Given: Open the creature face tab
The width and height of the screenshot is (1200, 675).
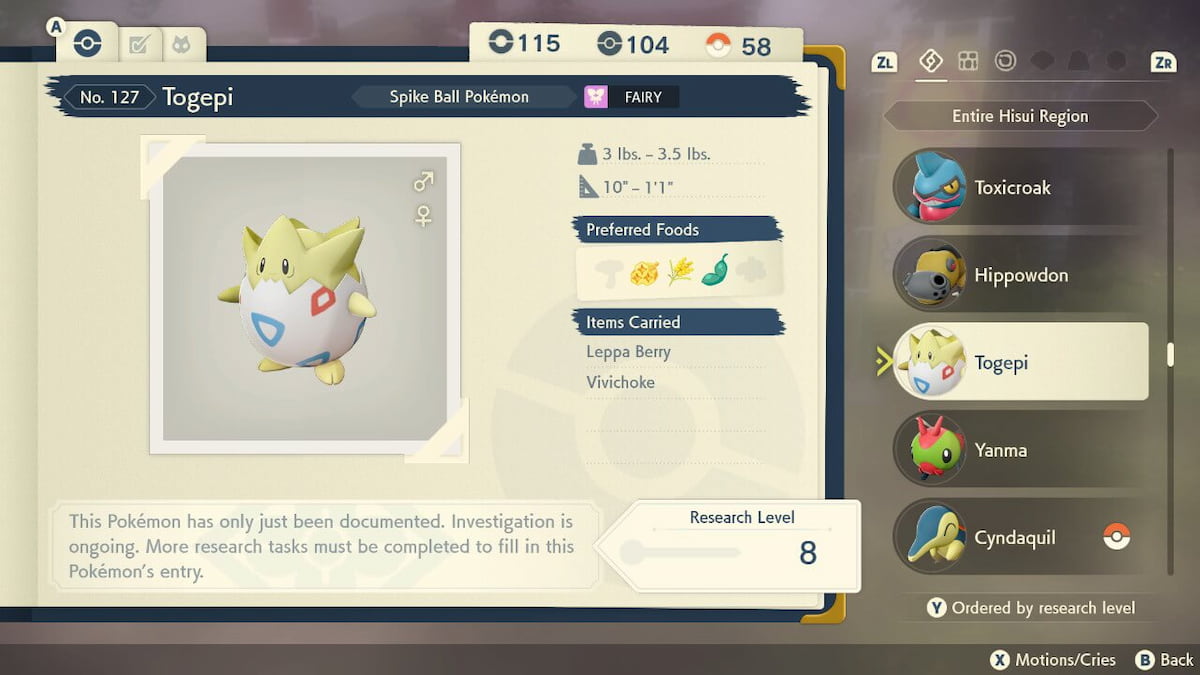Looking at the screenshot, I should [181, 44].
